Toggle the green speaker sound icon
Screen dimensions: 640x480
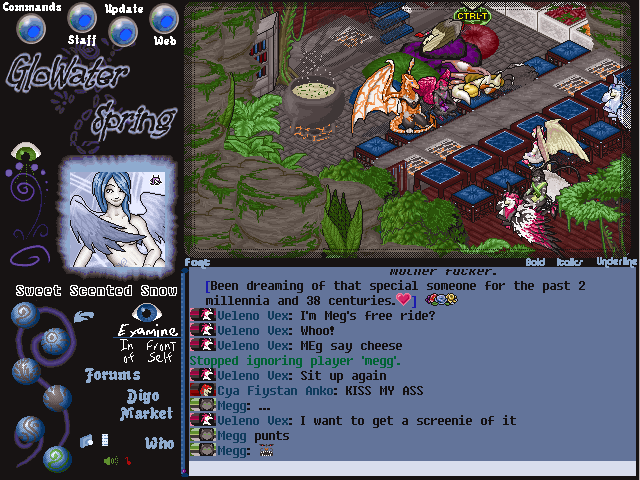[111, 461]
